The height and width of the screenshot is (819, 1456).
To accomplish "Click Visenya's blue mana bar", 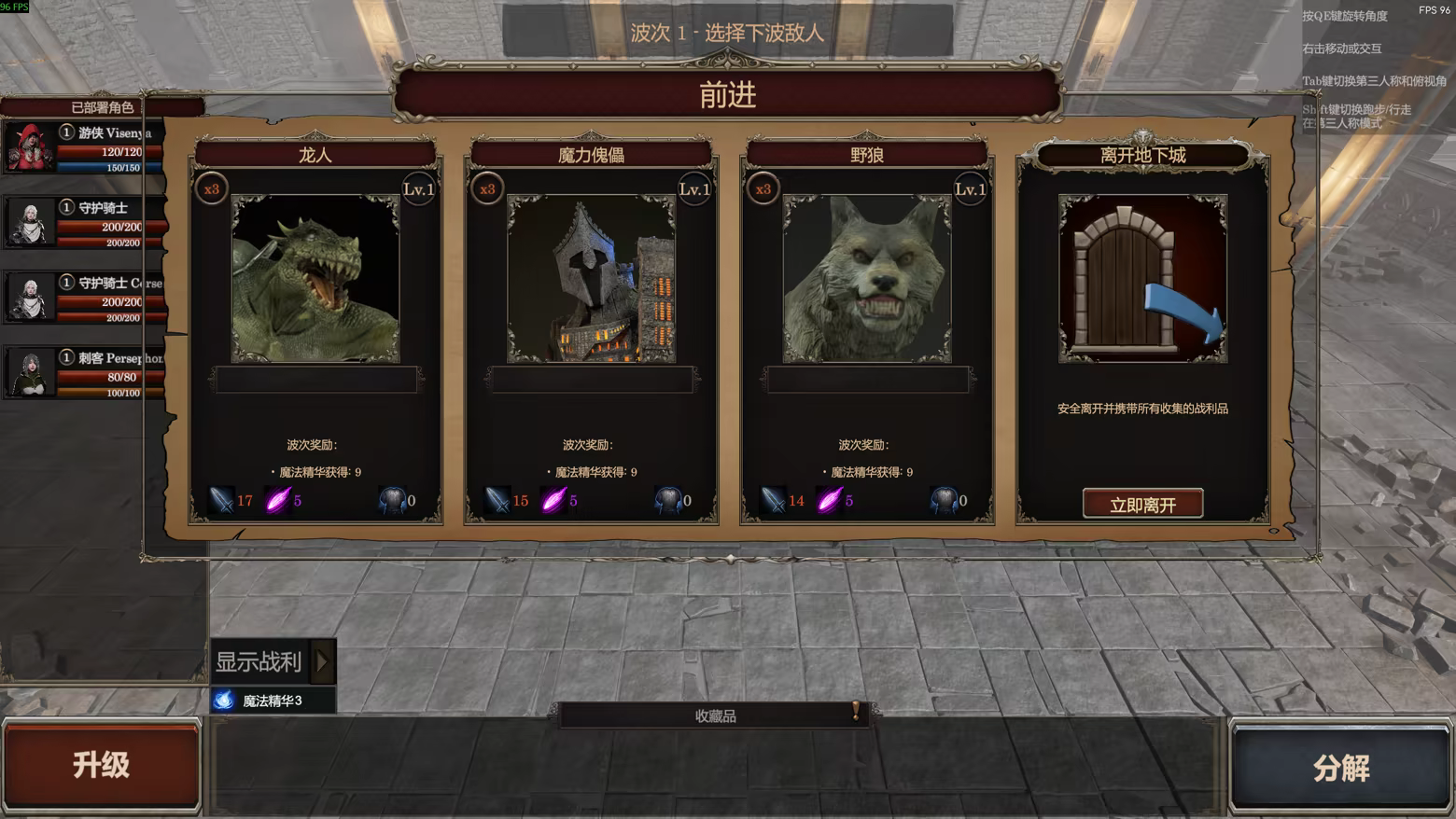I will coord(103,167).
